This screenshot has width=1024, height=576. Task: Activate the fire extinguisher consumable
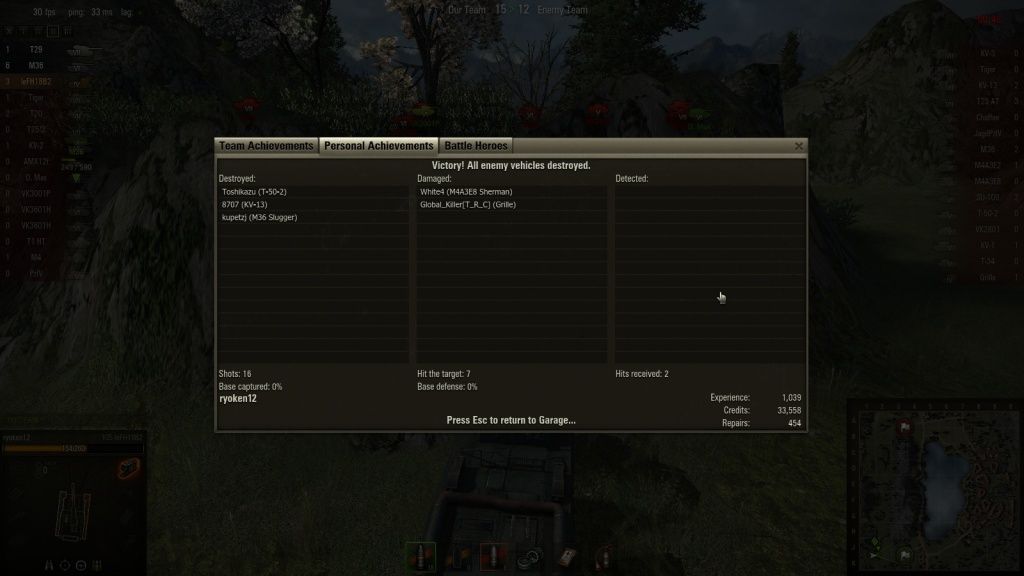605,556
